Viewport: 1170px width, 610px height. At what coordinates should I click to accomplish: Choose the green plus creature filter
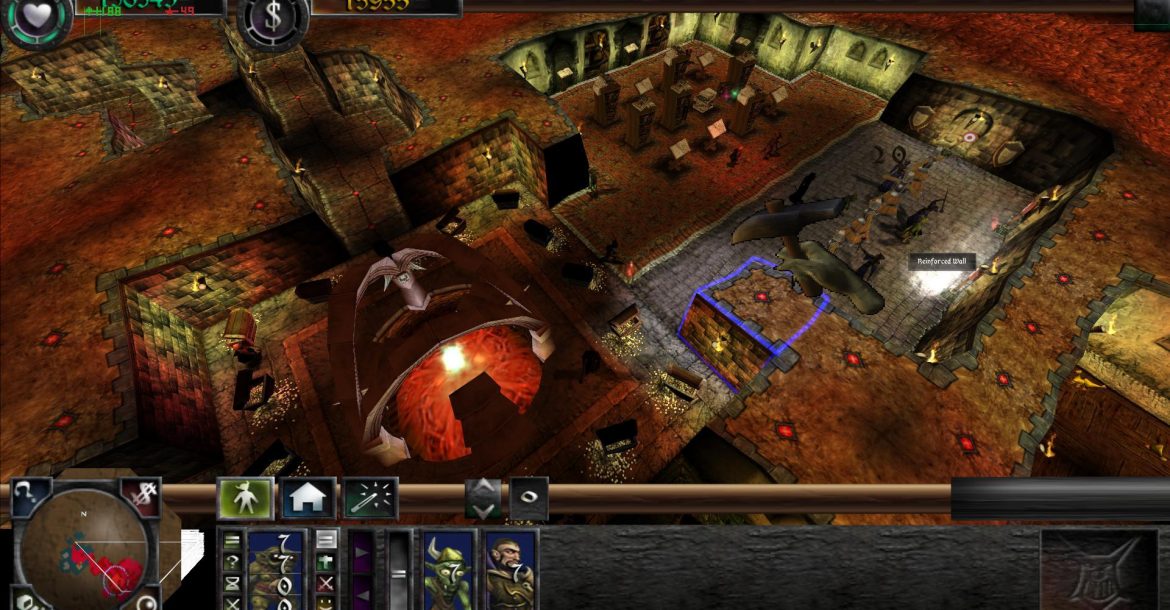(x=326, y=562)
